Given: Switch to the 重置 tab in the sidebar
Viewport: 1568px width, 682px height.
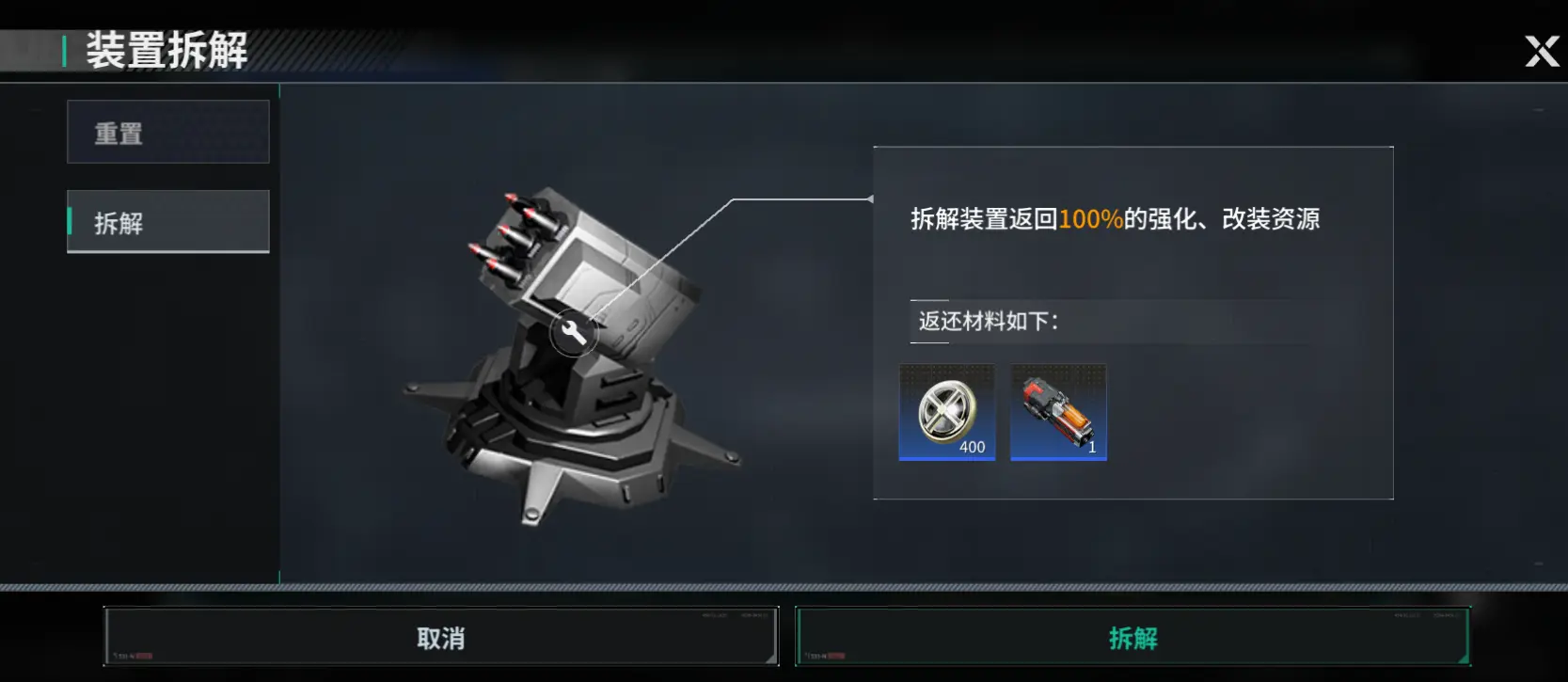Looking at the screenshot, I should [x=167, y=132].
